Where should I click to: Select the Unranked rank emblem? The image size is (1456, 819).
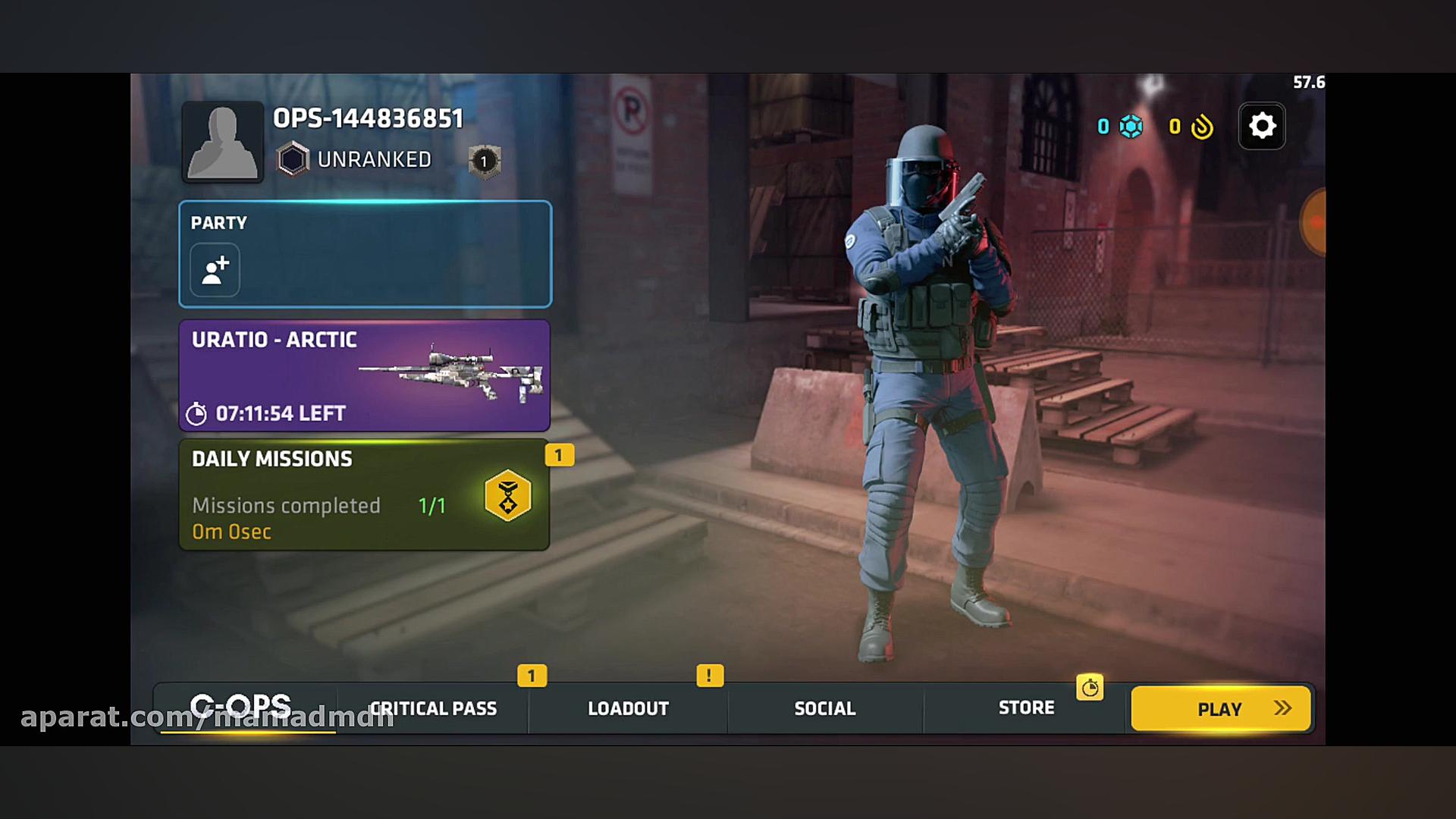click(x=292, y=159)
